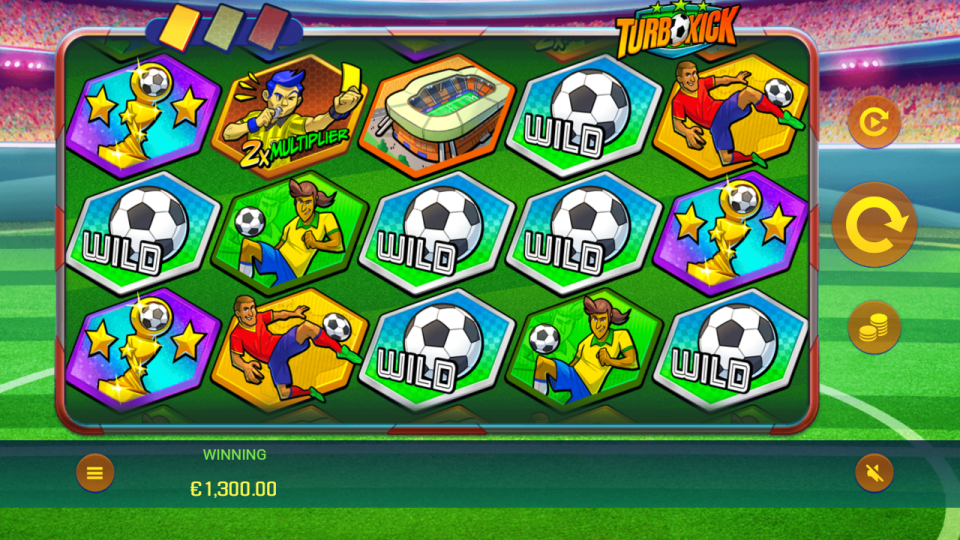Screen dimensions: 960x540
Task: Open the hamburger menu
Action: click(95, 473)
